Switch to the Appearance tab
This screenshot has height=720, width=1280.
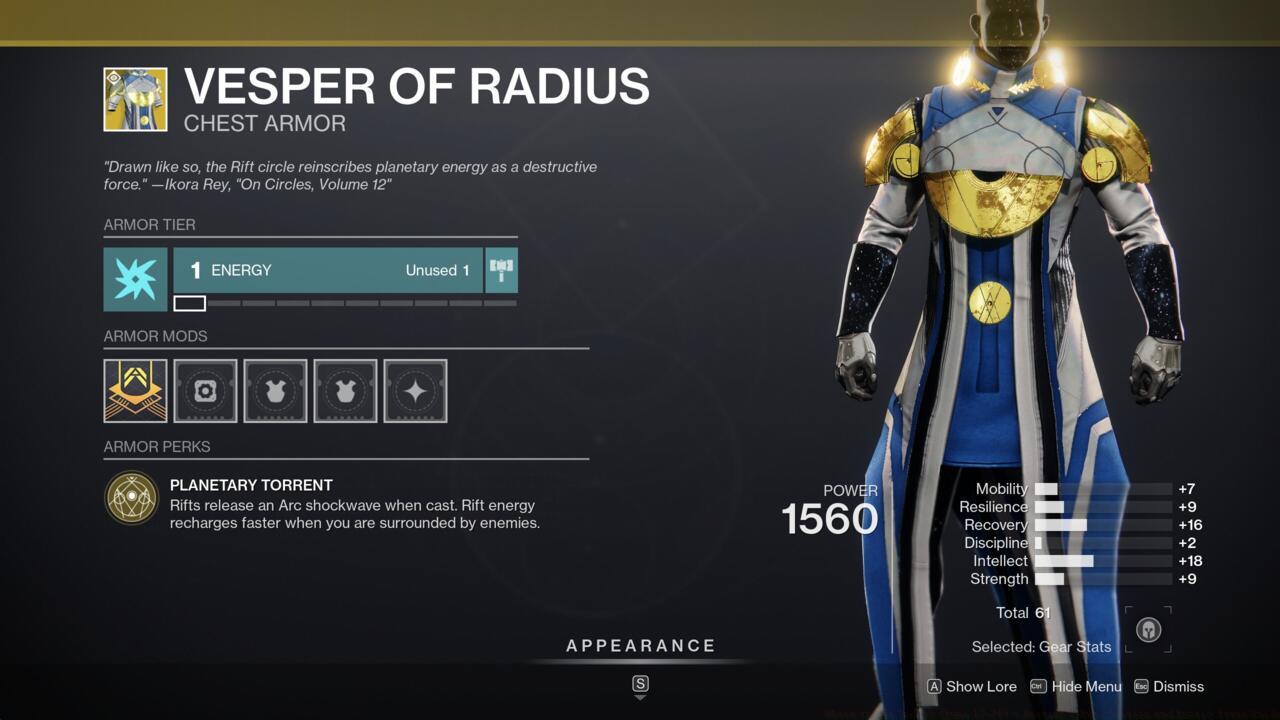click(x=639, y=645)
